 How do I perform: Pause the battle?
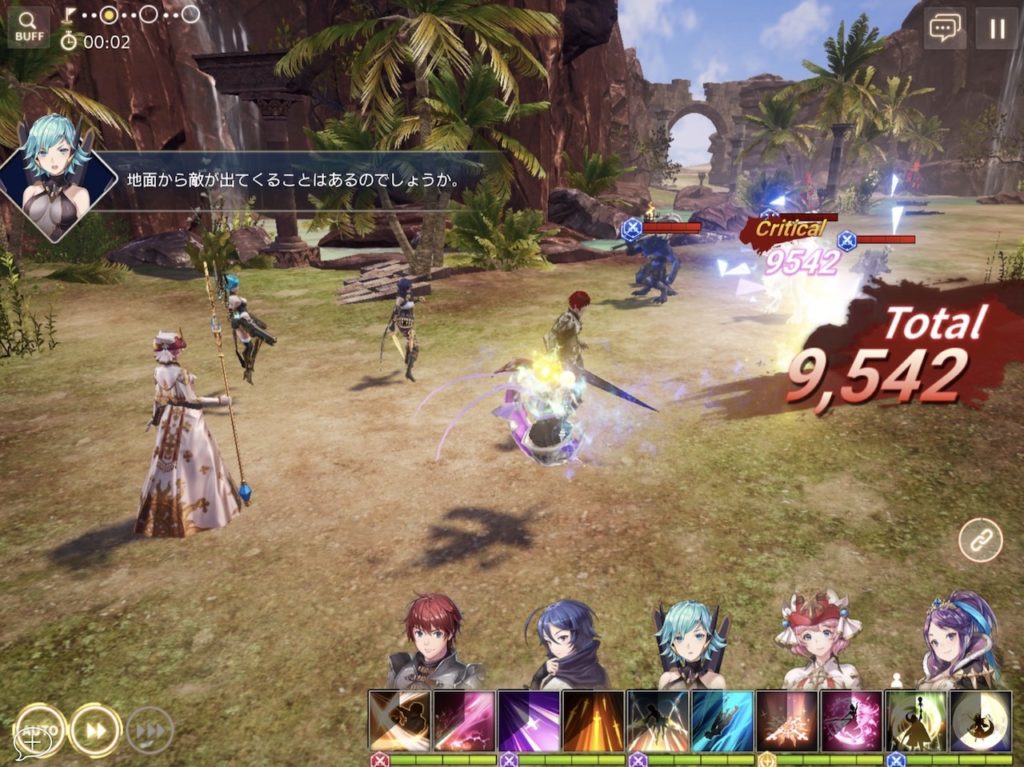coord(996,28)
